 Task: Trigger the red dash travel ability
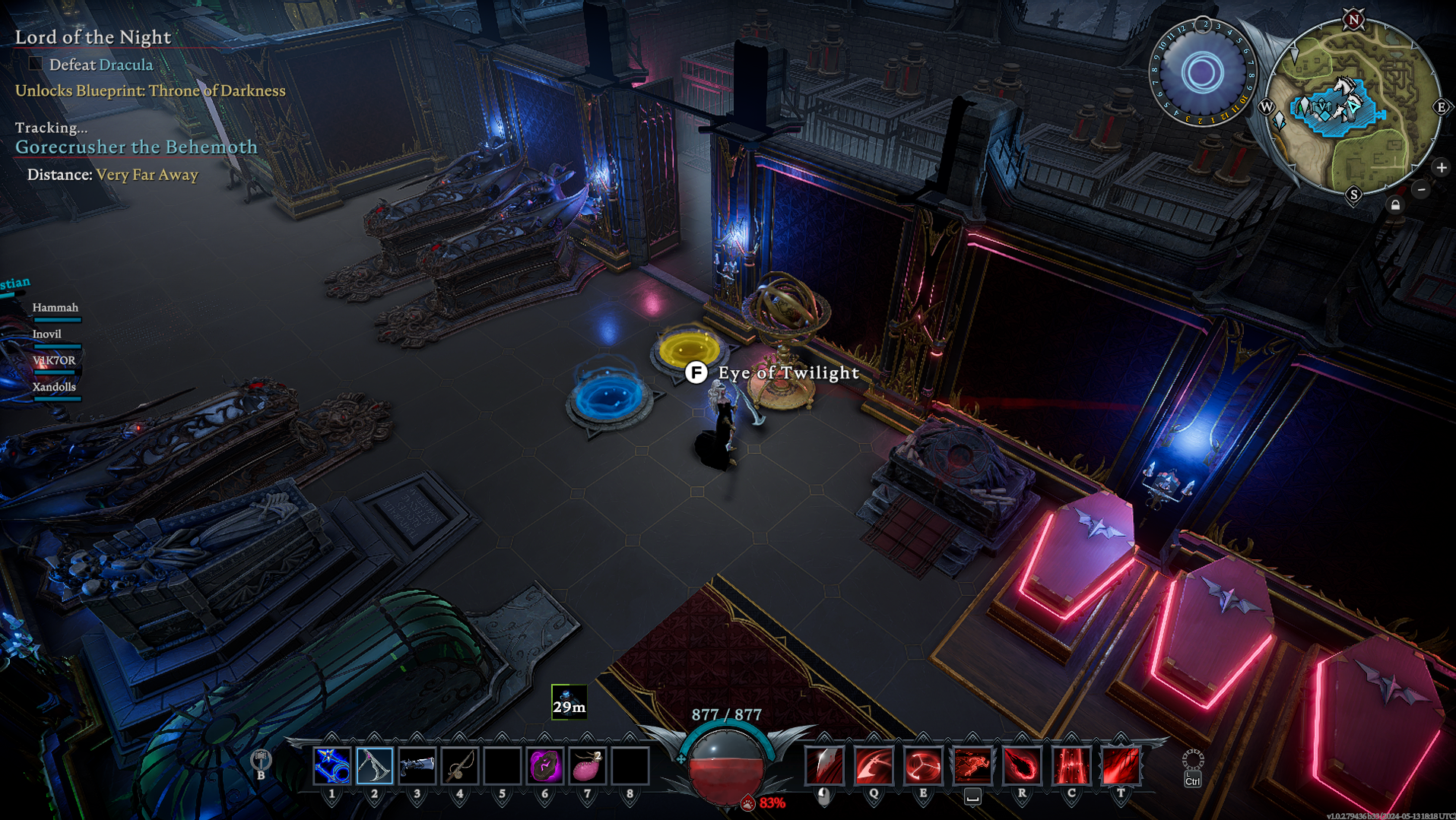click(x=972, y=765)
